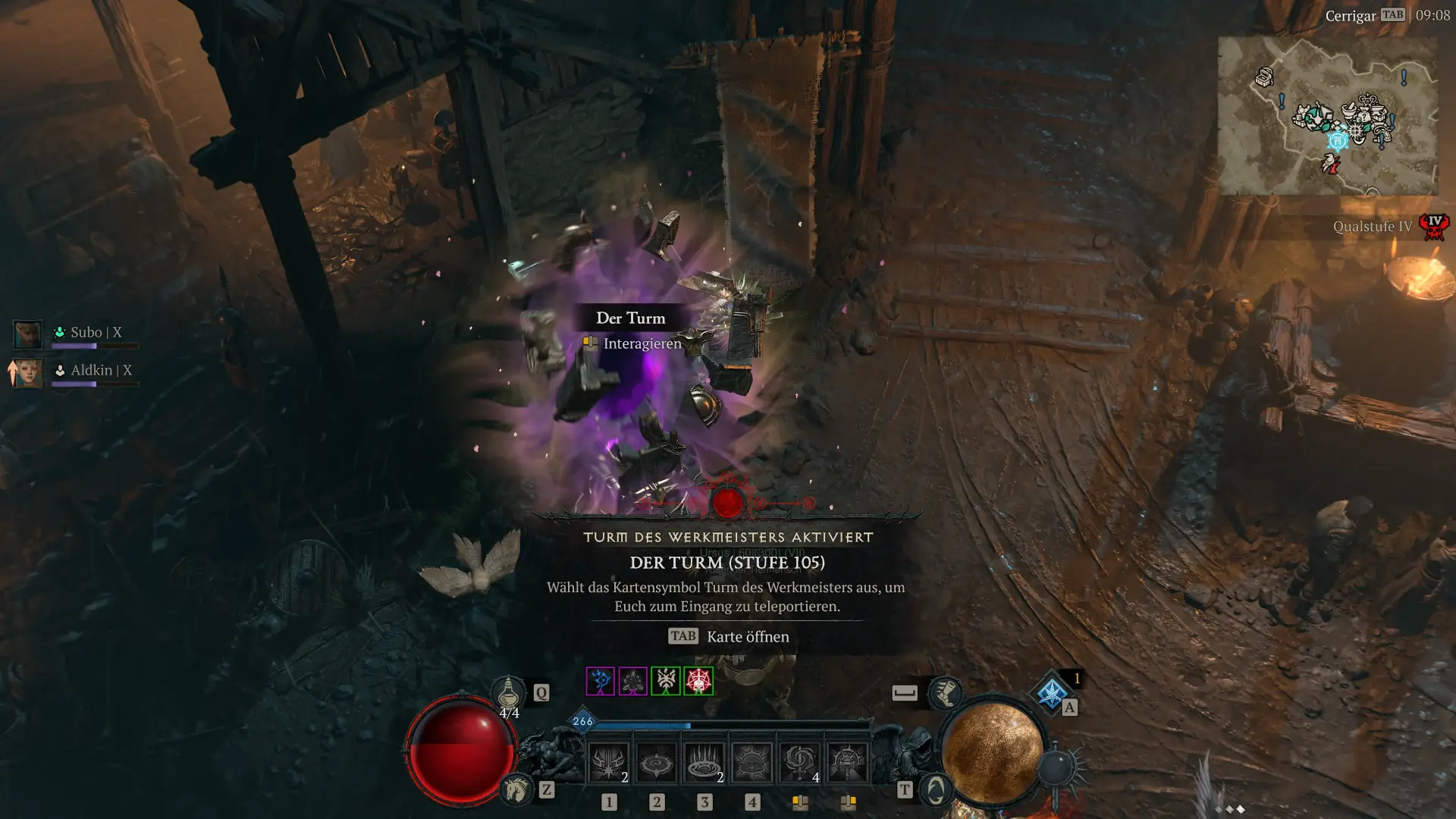Select the health potion icon above Q slot

coord(508,694)
